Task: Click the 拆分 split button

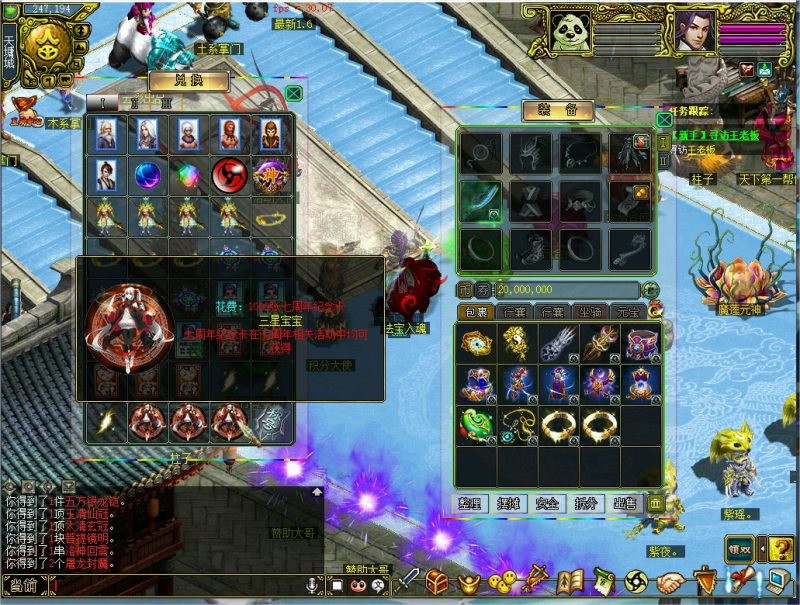Action: [x=585, y=503]
